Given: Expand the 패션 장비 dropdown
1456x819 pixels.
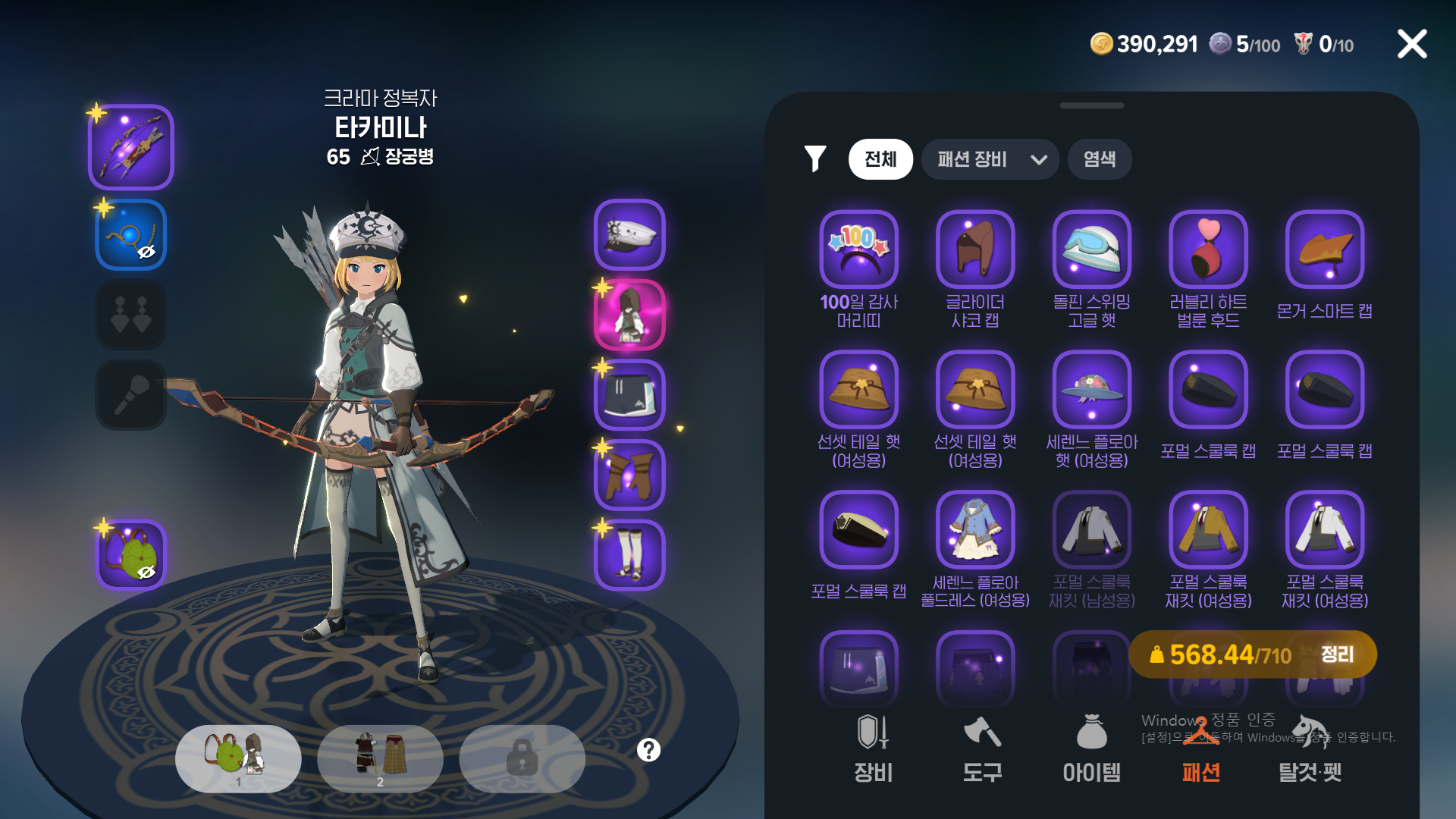Looking at the screenshot, I should (990, 159).
